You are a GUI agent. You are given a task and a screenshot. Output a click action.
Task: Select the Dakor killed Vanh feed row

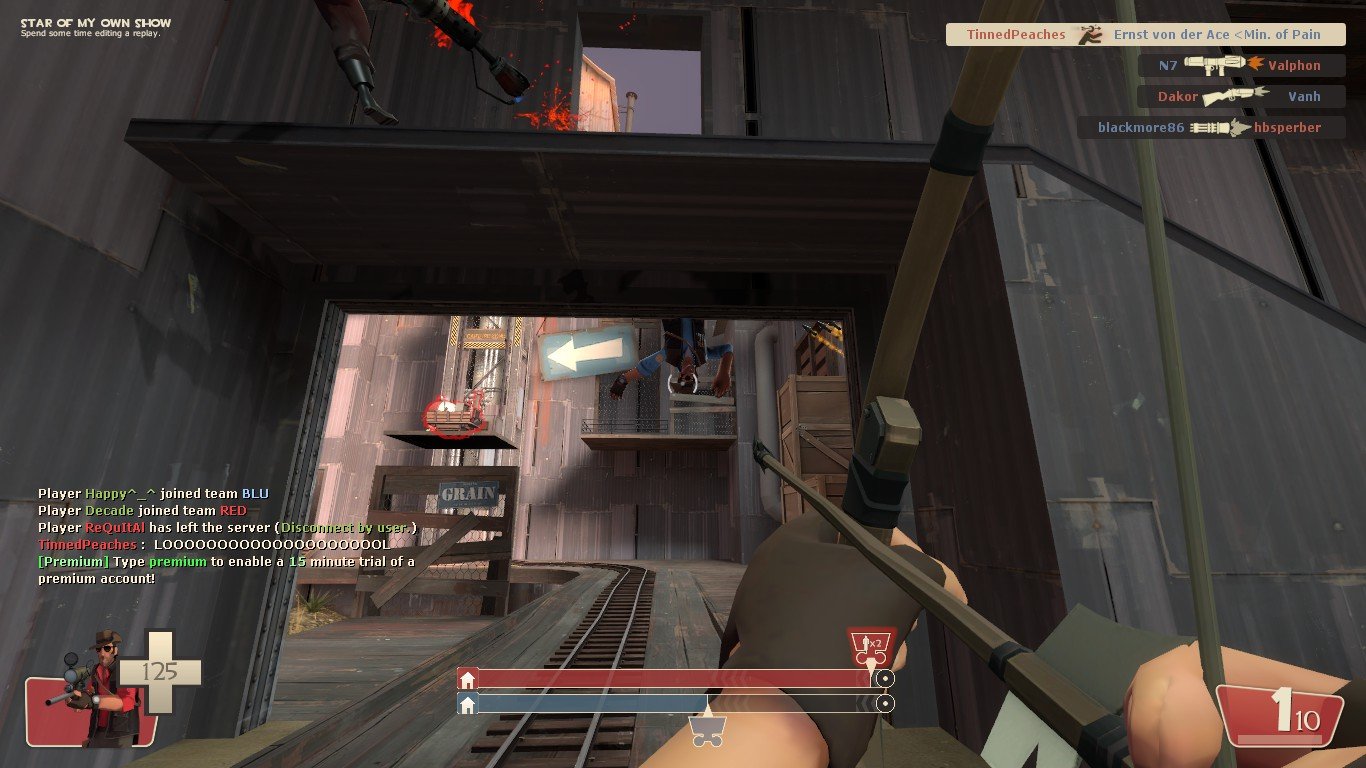pyautogui.click(x=1240, y=97)
